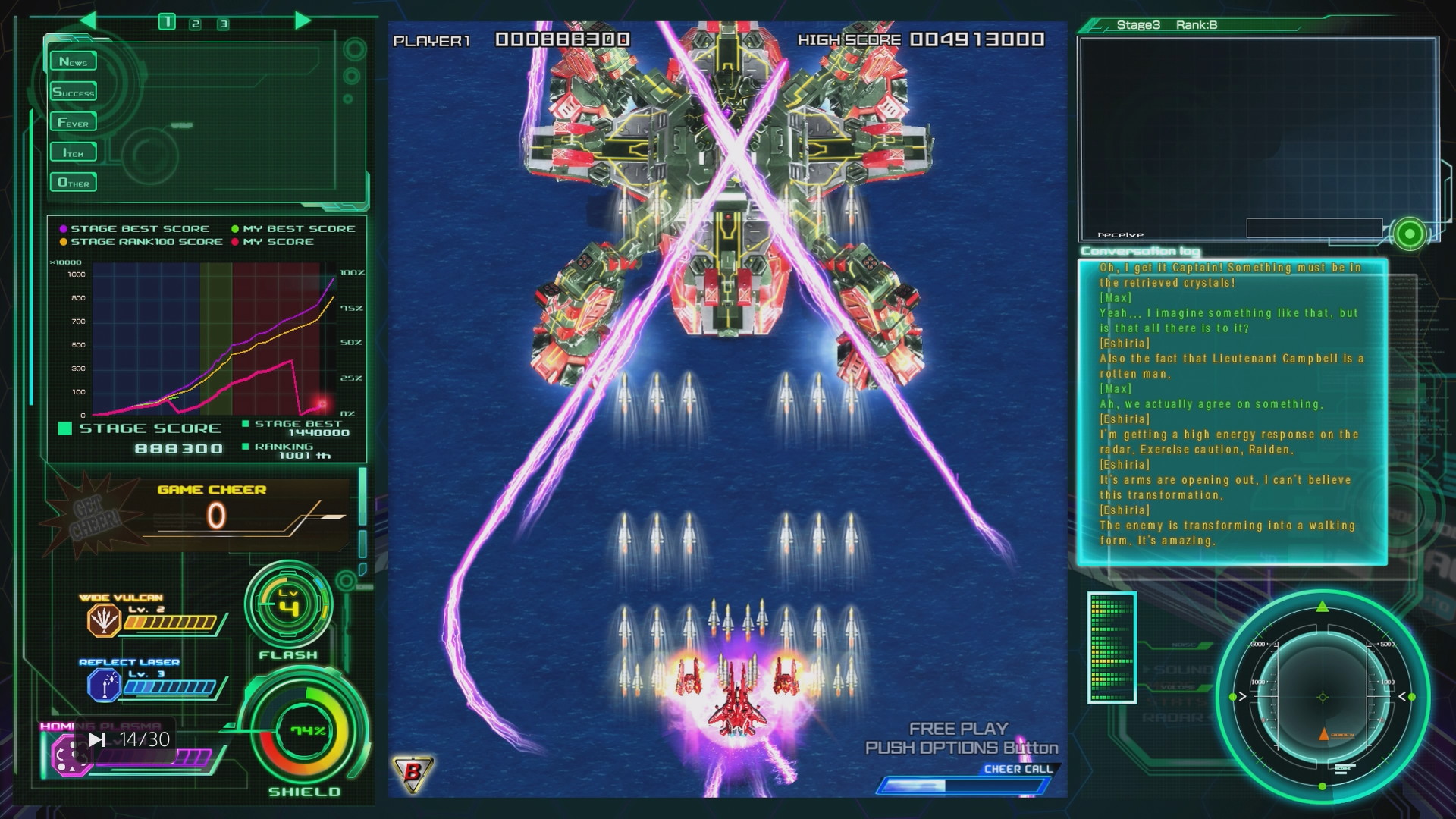Select the News category button
This screenshot has width=1456, height=819.
(x=73, y=61)
